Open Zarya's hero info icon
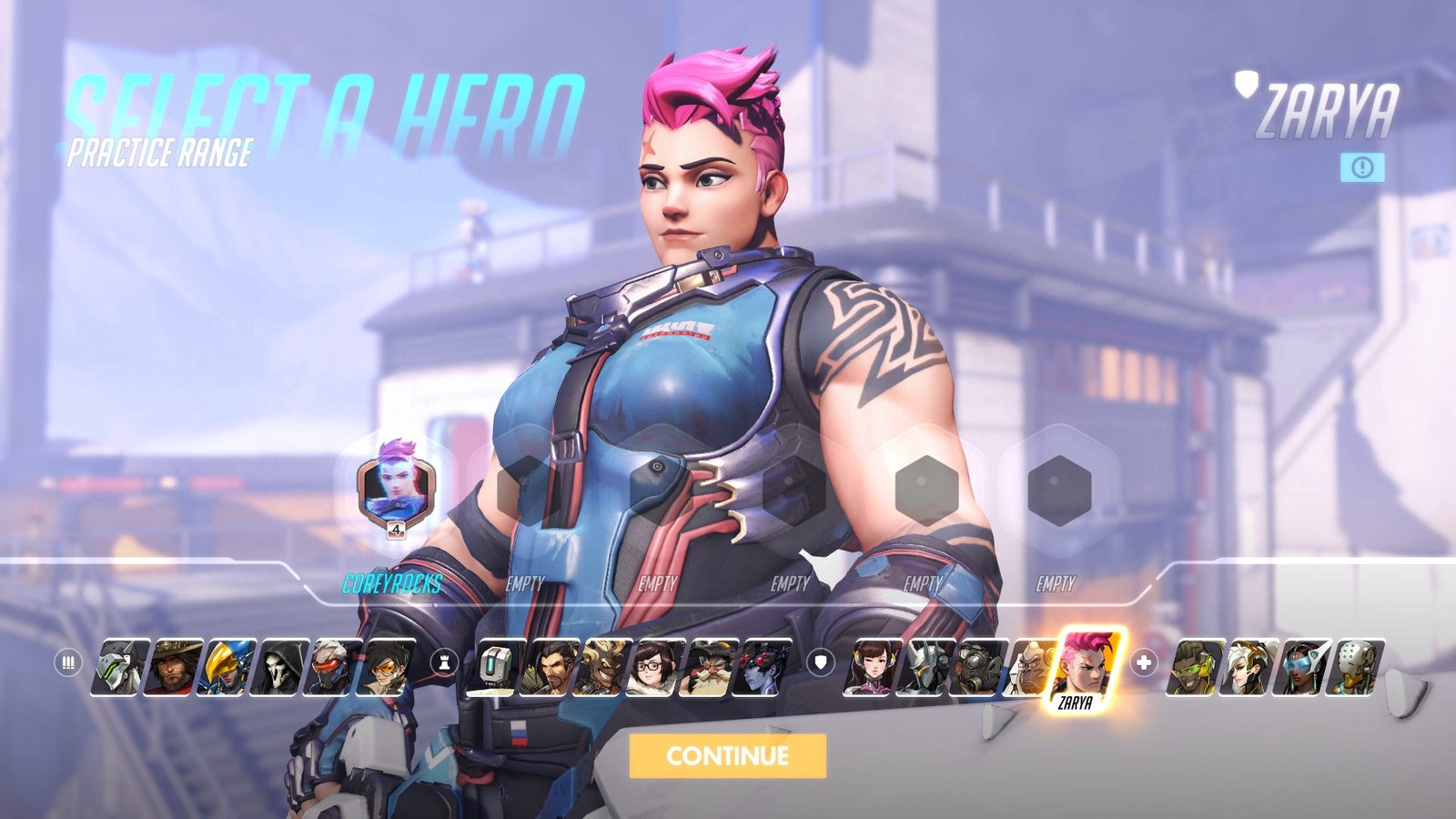Image resolution: width=1456 pixels, height=819 pixels. [1361, 167]
